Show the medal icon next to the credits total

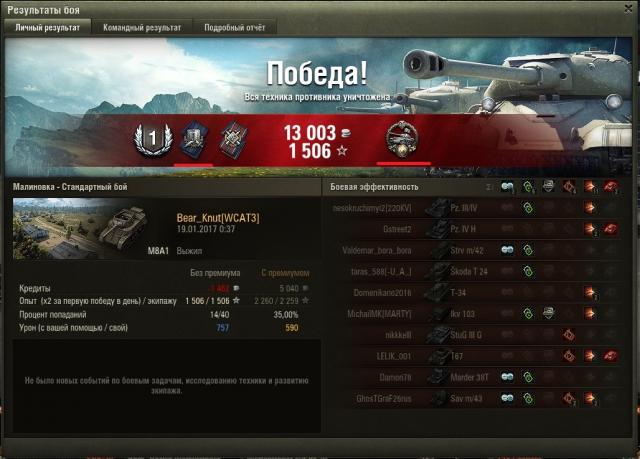click(x=406, y=139)
